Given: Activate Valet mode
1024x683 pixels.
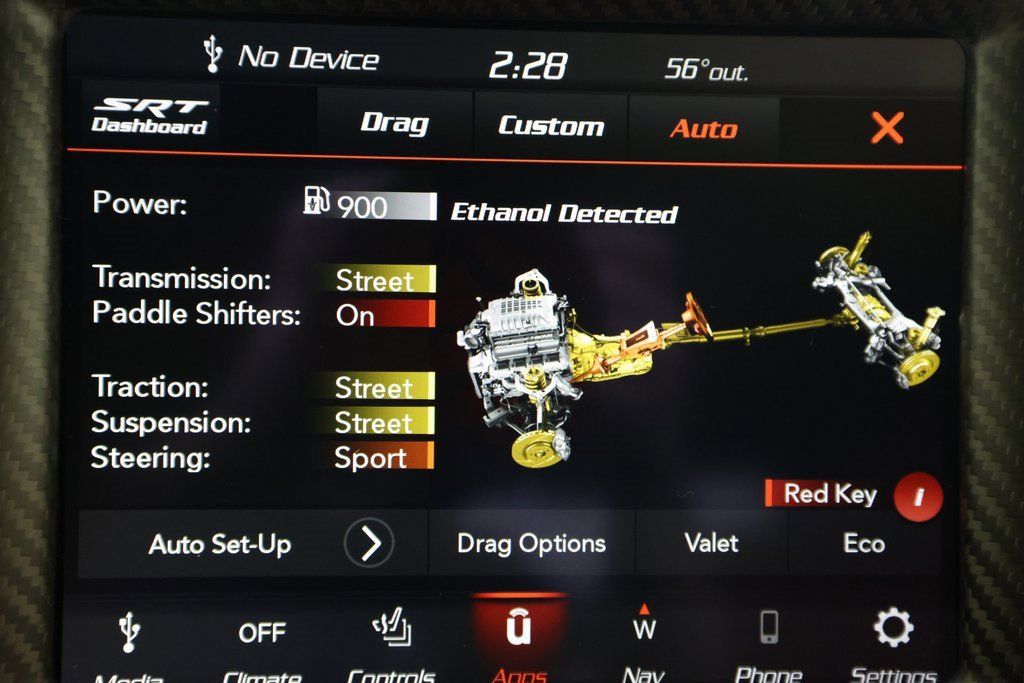Looking at the screenshot, I should [x=711, y=544].
